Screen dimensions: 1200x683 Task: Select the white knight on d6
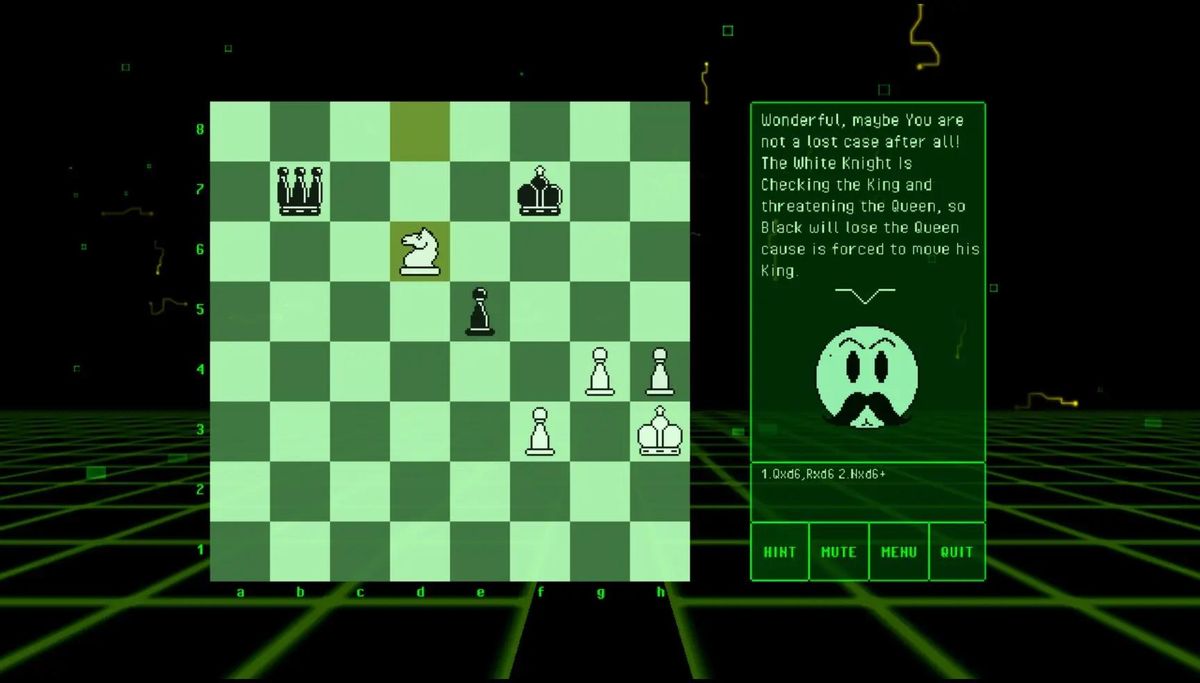point(420,251)
